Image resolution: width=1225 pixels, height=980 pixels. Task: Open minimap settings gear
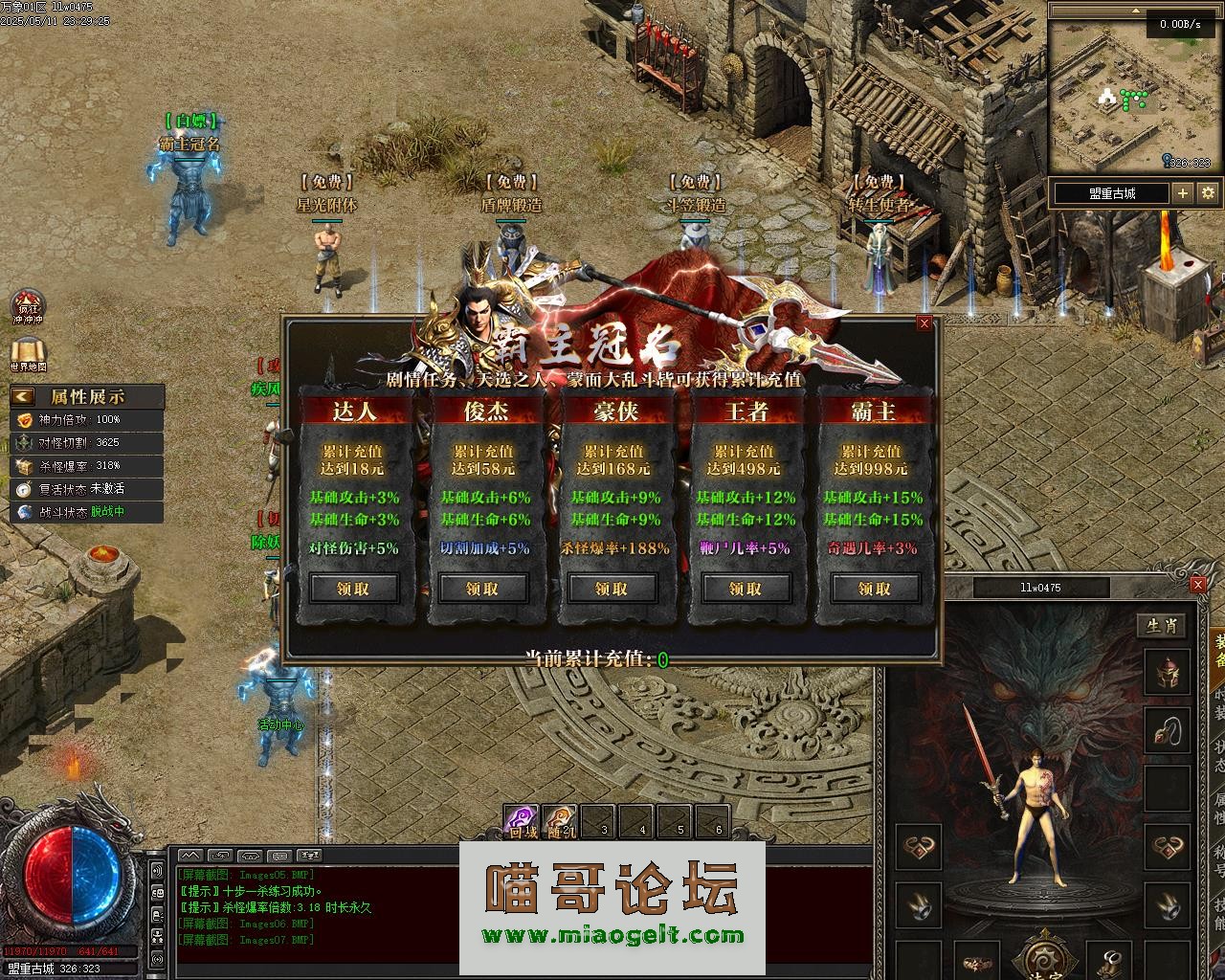coord(1208,192)
